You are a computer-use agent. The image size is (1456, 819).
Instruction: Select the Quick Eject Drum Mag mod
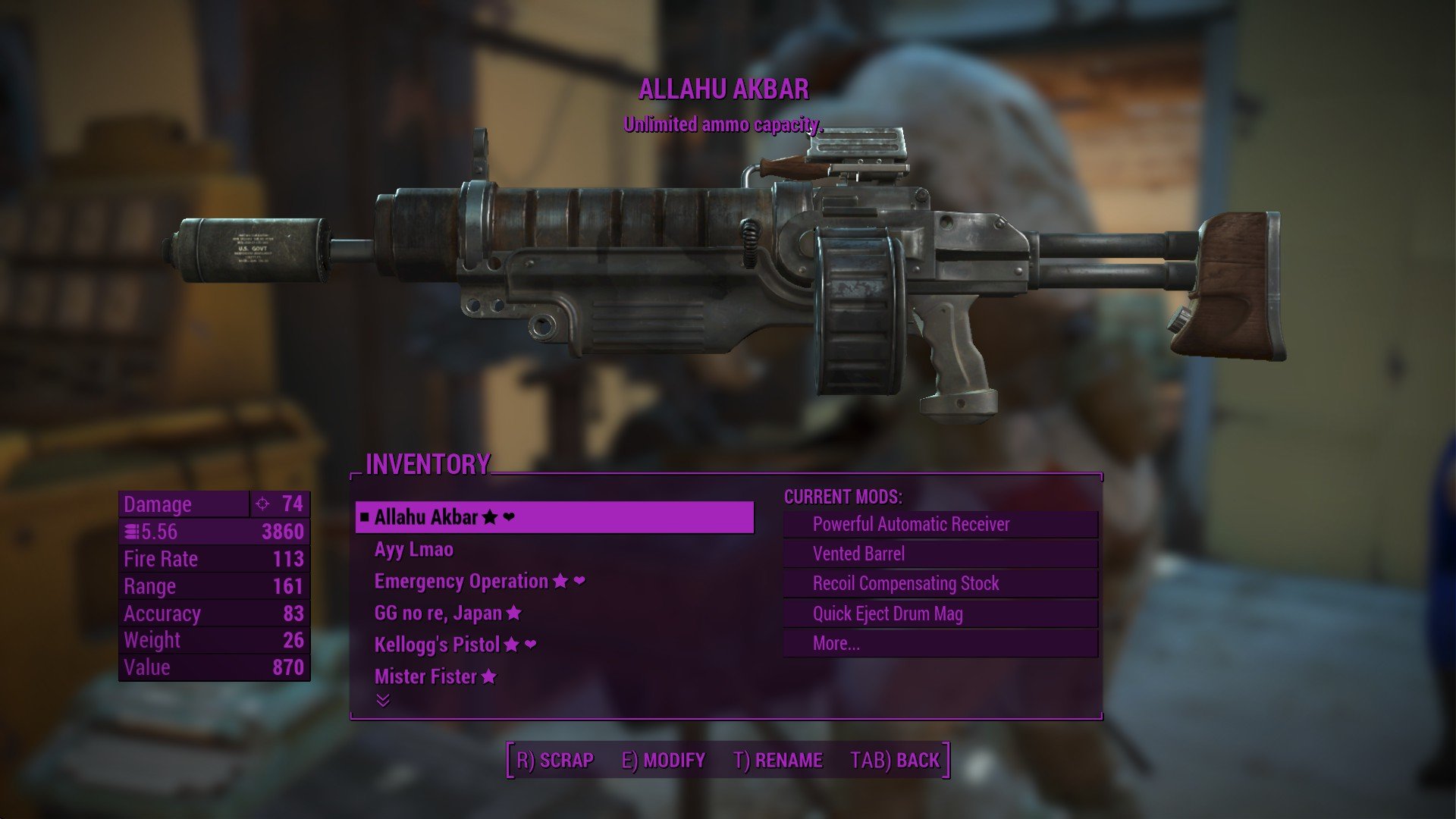click(887, 613)
